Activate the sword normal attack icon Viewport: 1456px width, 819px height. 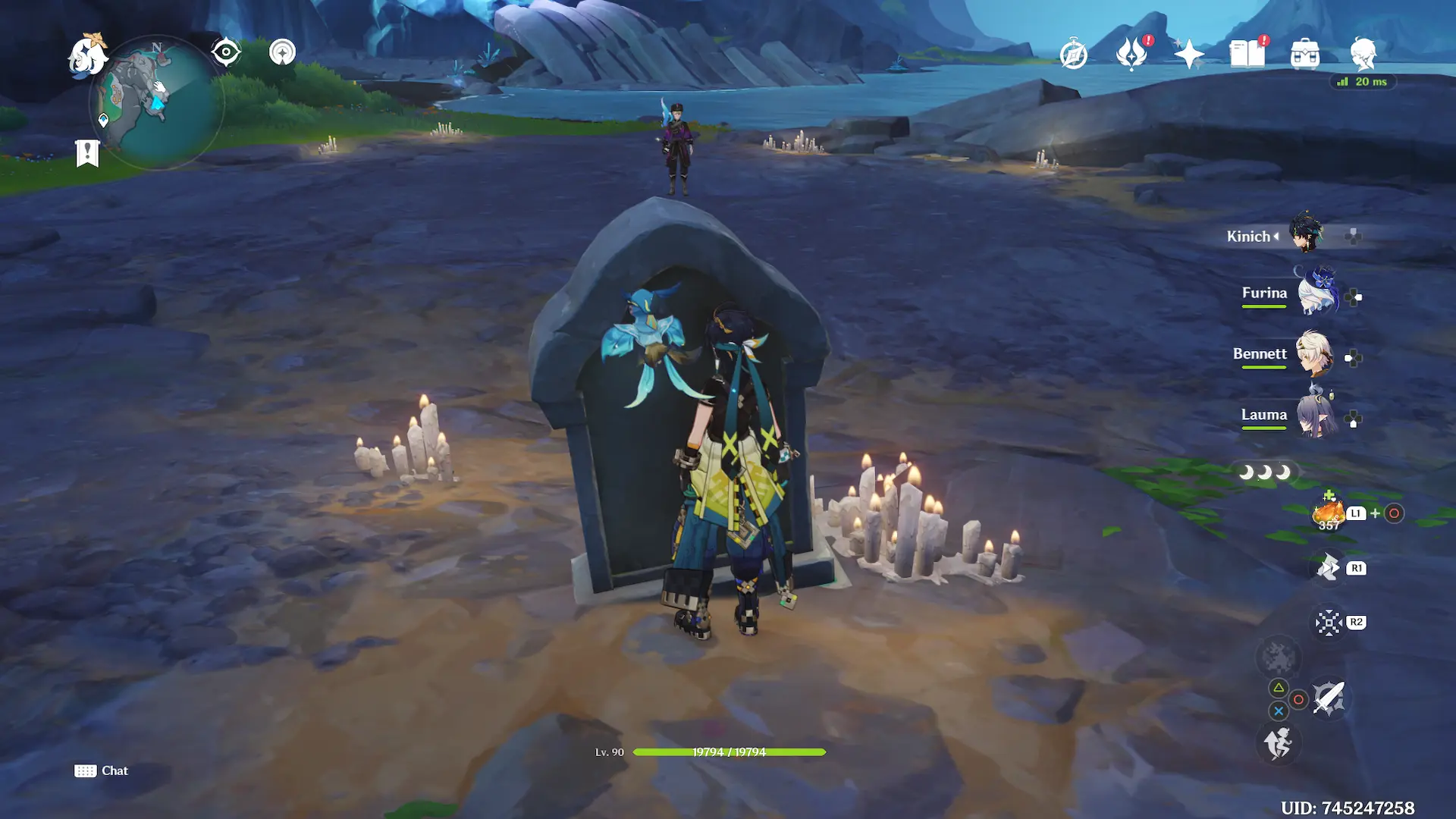1329,698
